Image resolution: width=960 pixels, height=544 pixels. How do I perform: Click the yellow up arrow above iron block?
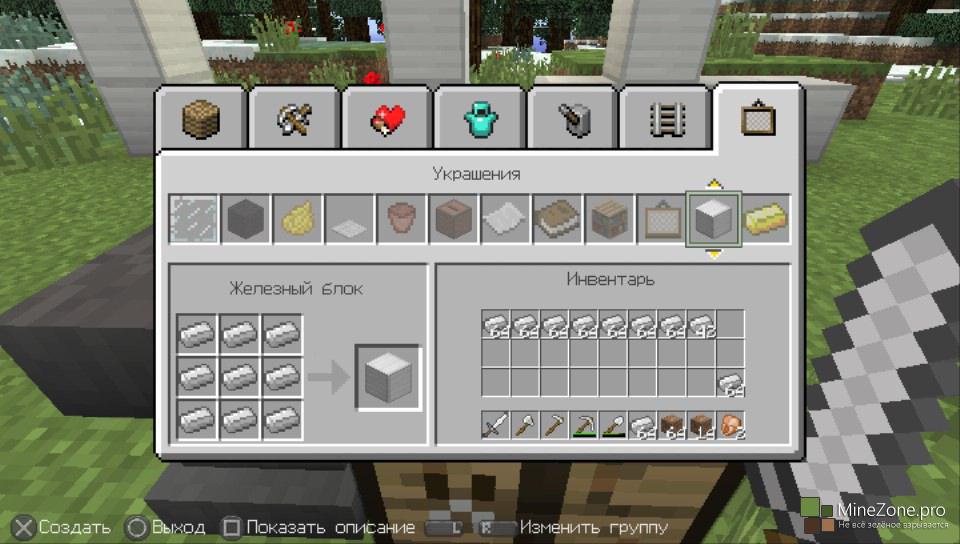(713, 184)
